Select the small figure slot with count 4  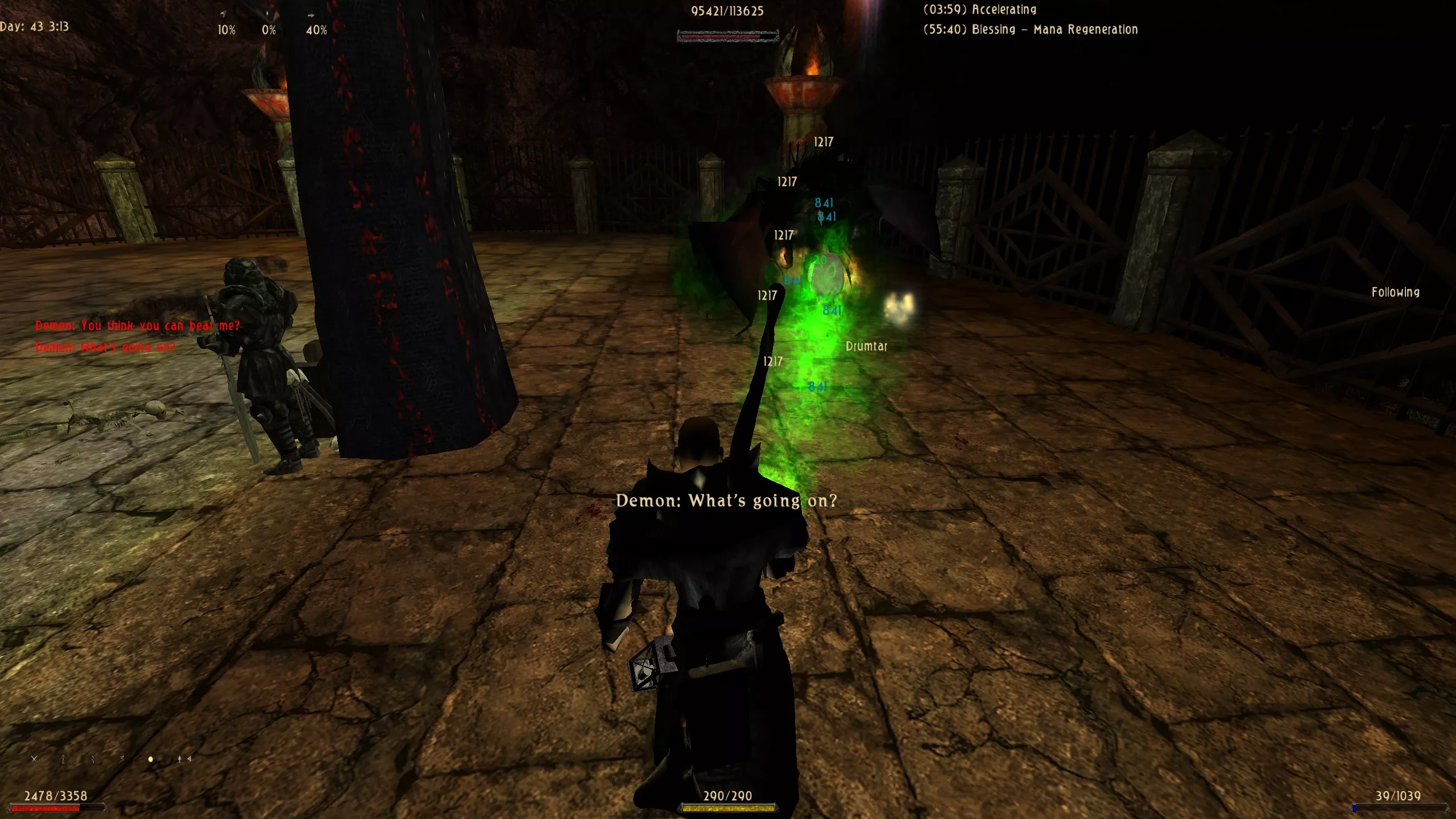[181, 759]
